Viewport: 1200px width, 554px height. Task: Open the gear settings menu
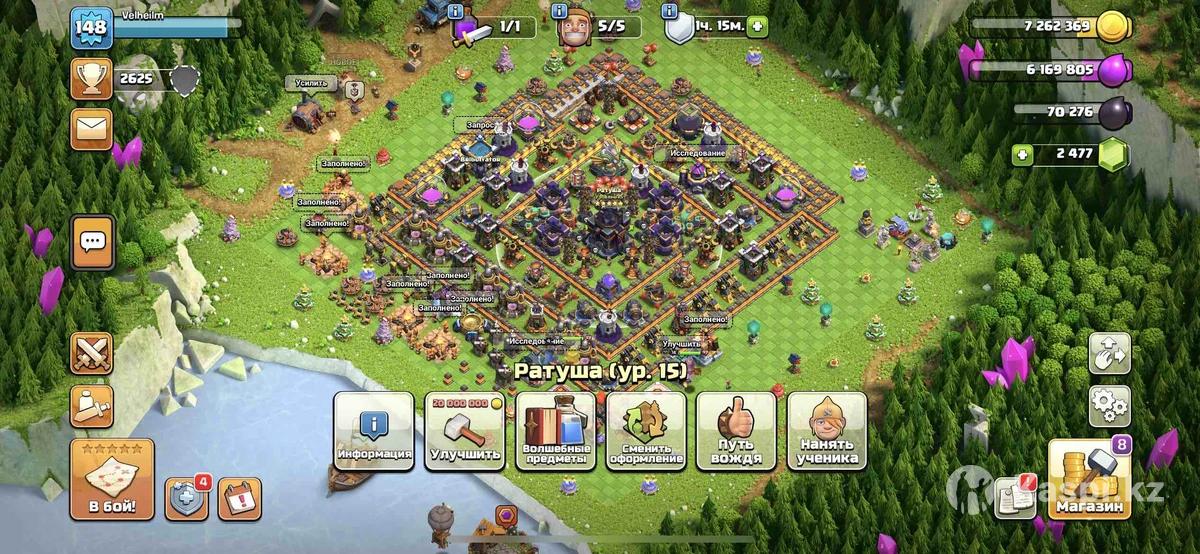(x=1110, y=407)
